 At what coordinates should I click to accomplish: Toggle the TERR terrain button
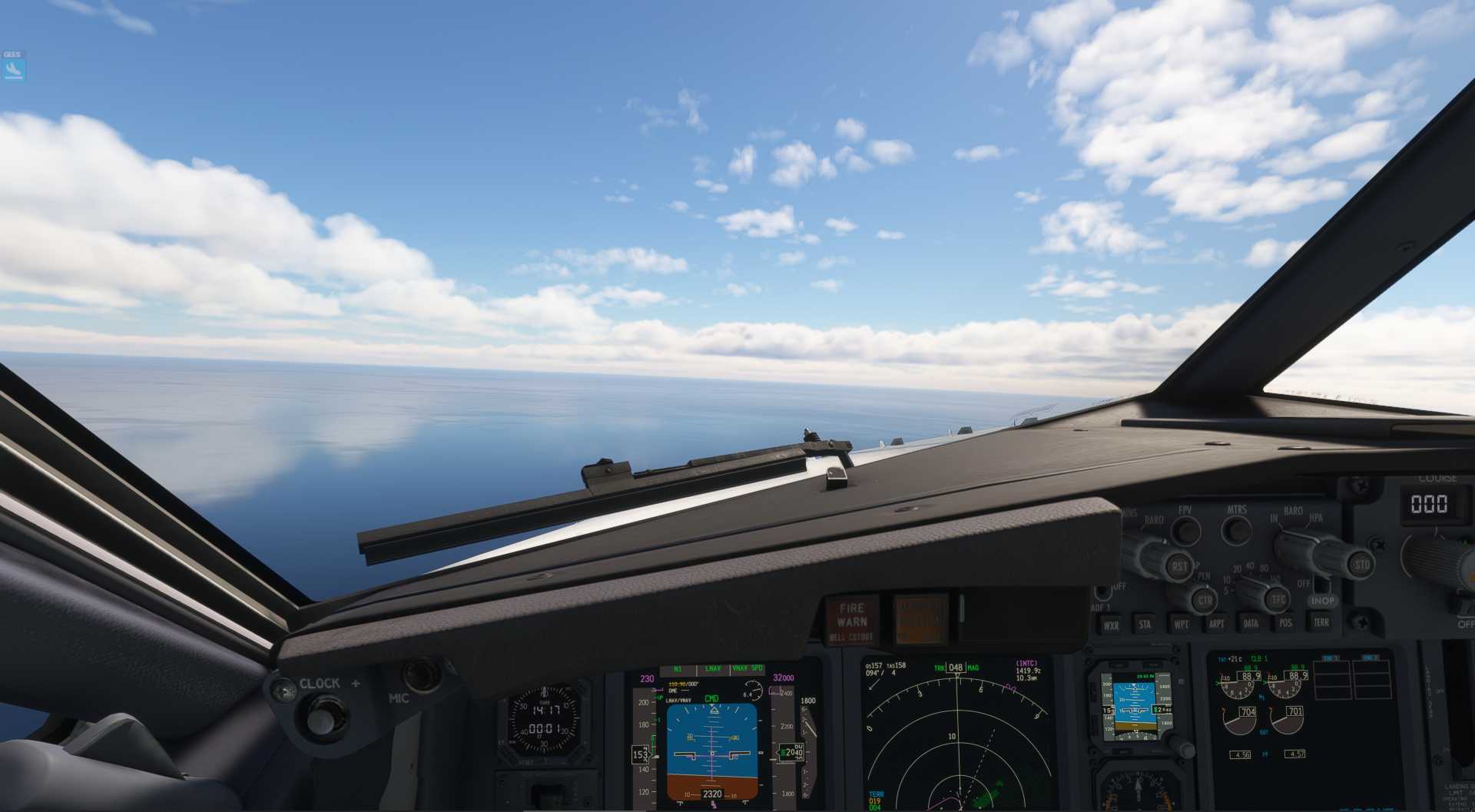click(x=1321, y=622)
